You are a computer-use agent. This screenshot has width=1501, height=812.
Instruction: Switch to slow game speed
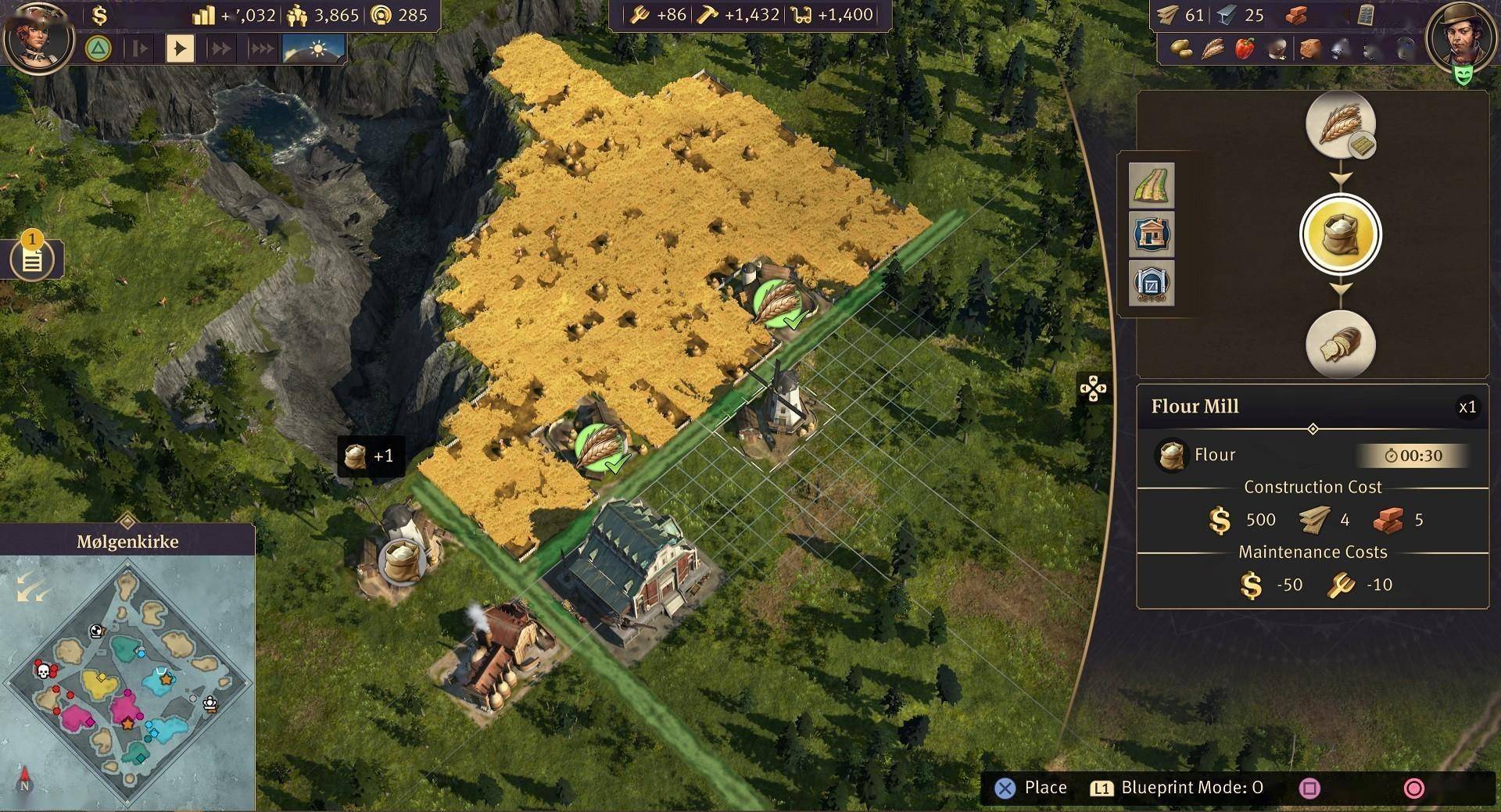pos(140,48)
